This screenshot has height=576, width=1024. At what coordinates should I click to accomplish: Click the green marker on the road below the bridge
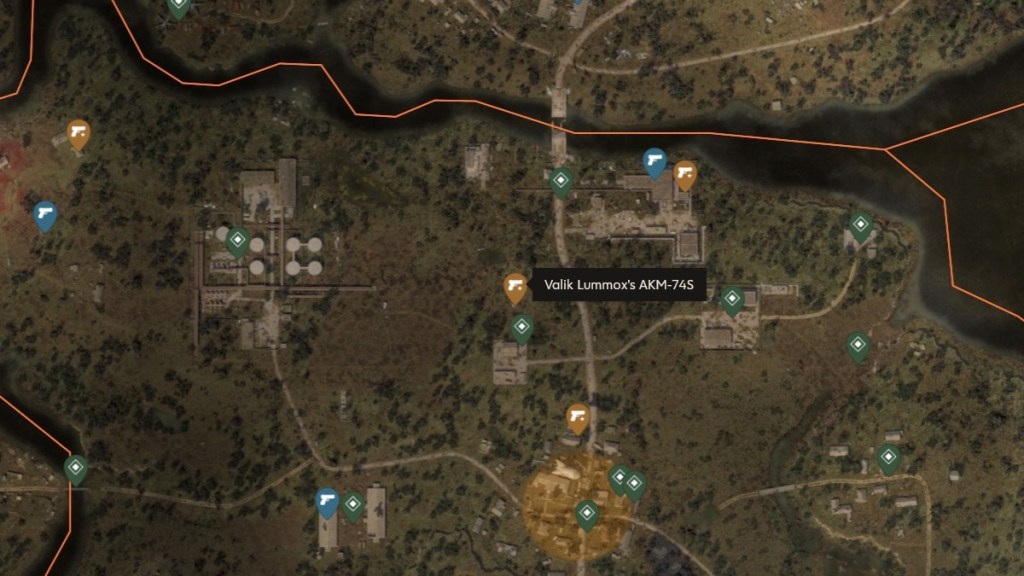point(561,183)
